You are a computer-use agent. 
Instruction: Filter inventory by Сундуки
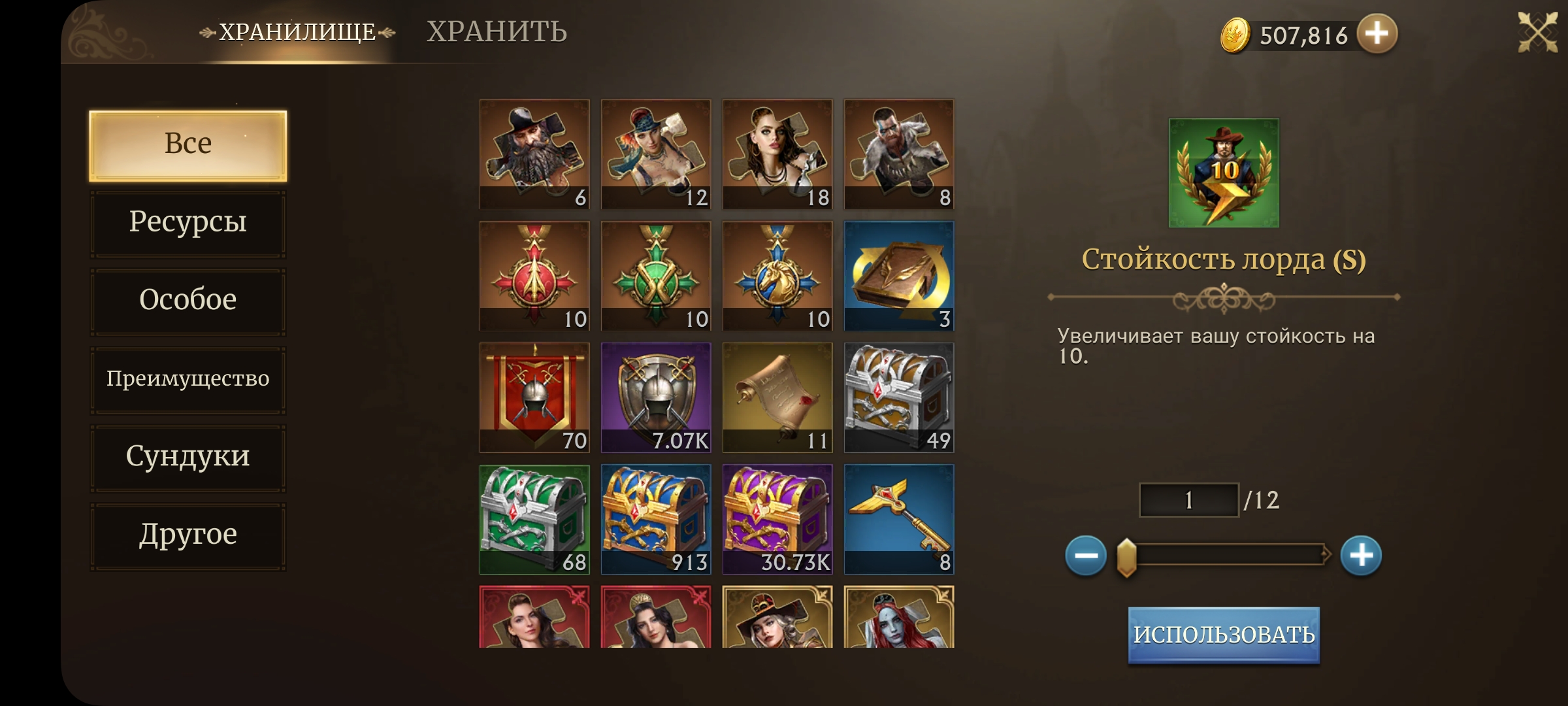click(188, 457)
